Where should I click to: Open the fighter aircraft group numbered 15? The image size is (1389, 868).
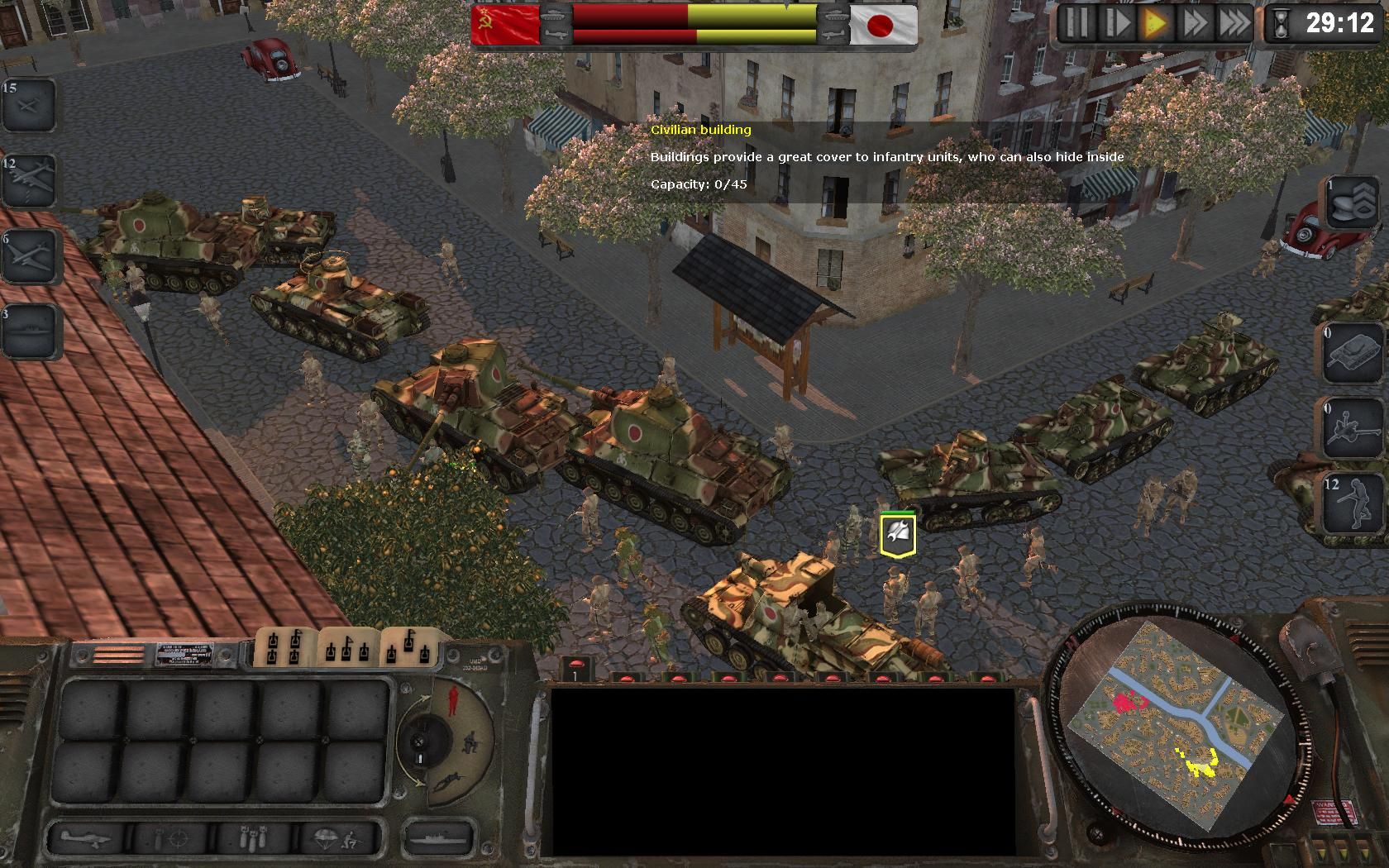[x=29, y=104]
